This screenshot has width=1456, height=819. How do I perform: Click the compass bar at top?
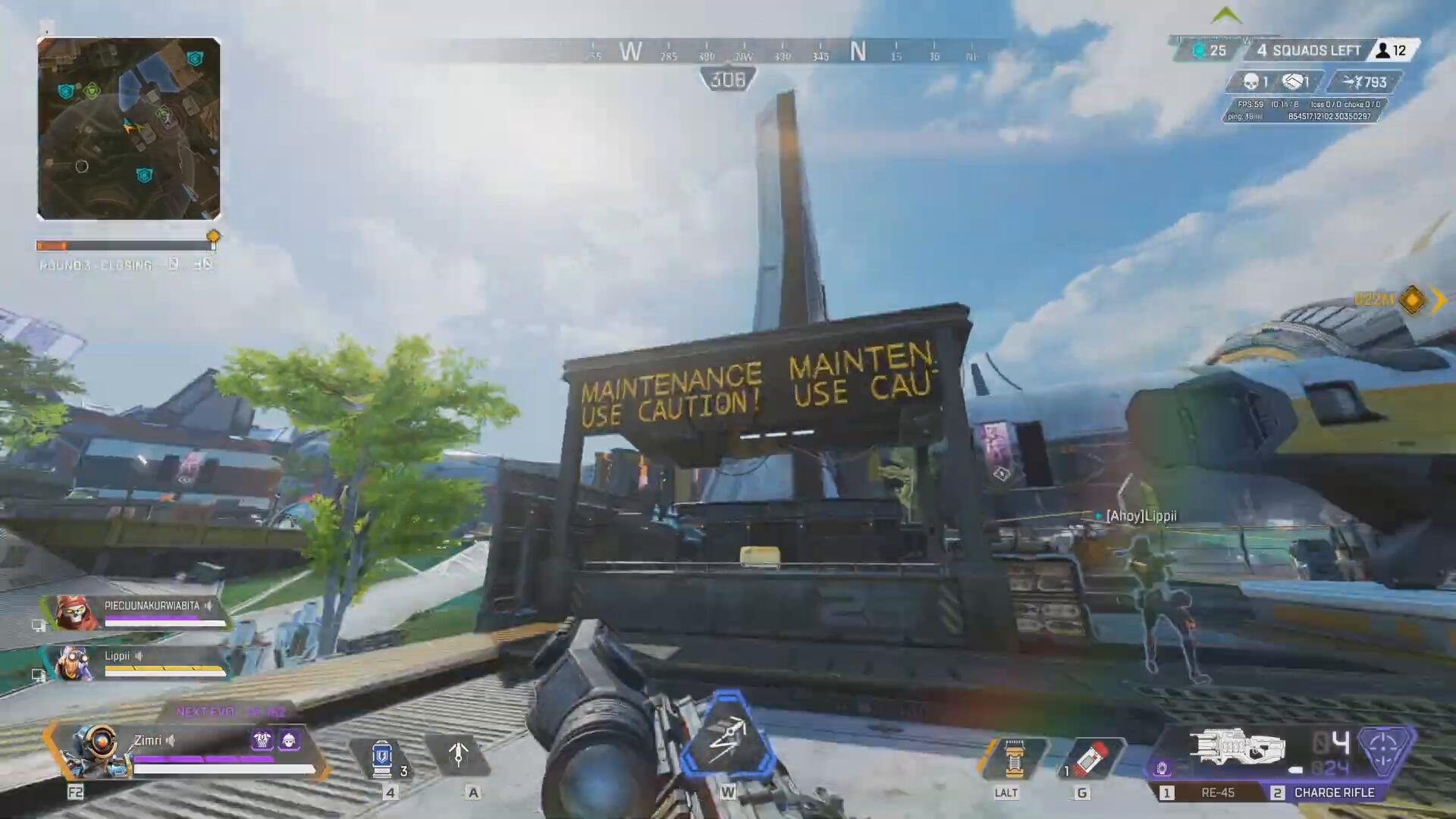pyautogui.click(x=781, y=52)
